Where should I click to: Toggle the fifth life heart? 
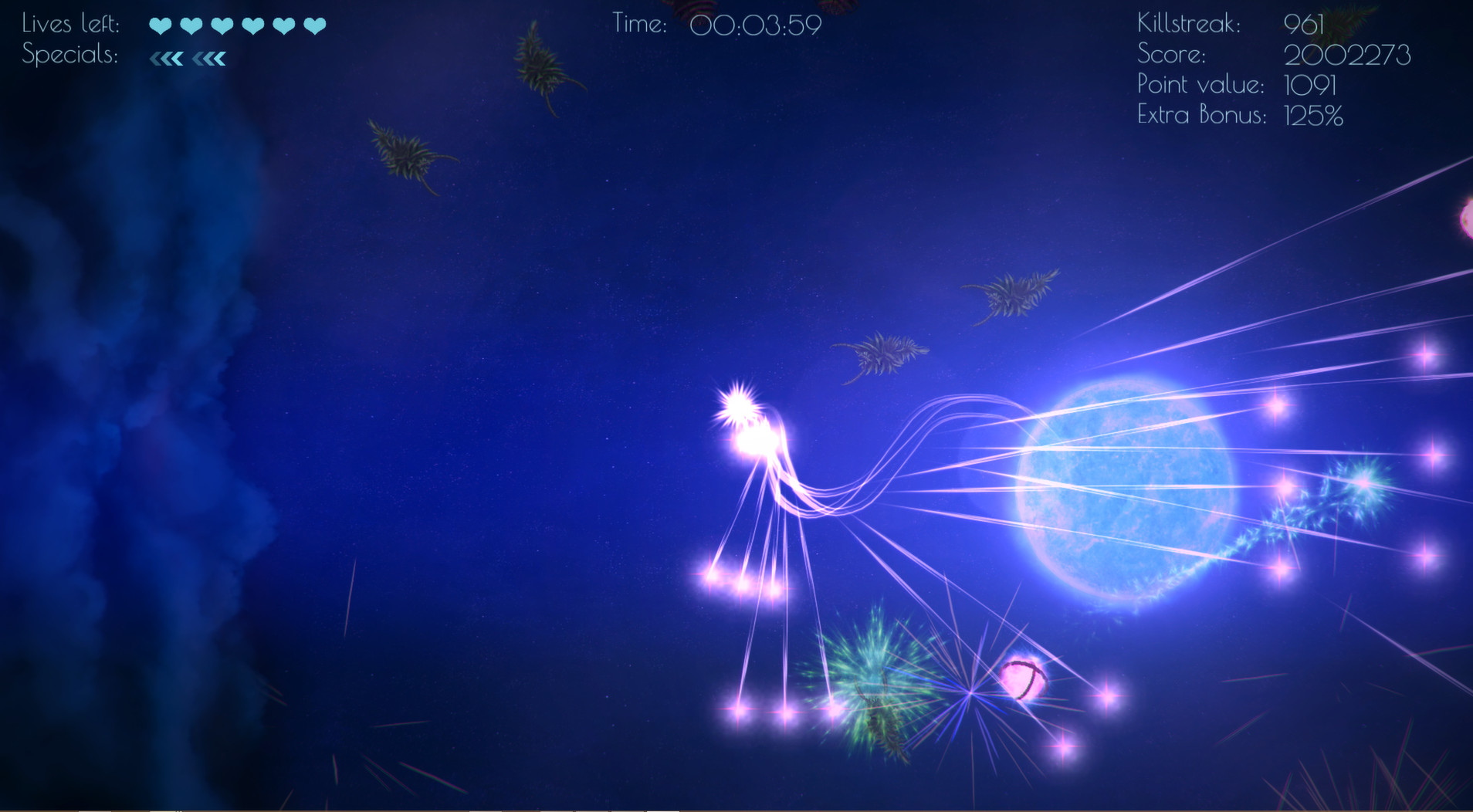pos(282,24)
